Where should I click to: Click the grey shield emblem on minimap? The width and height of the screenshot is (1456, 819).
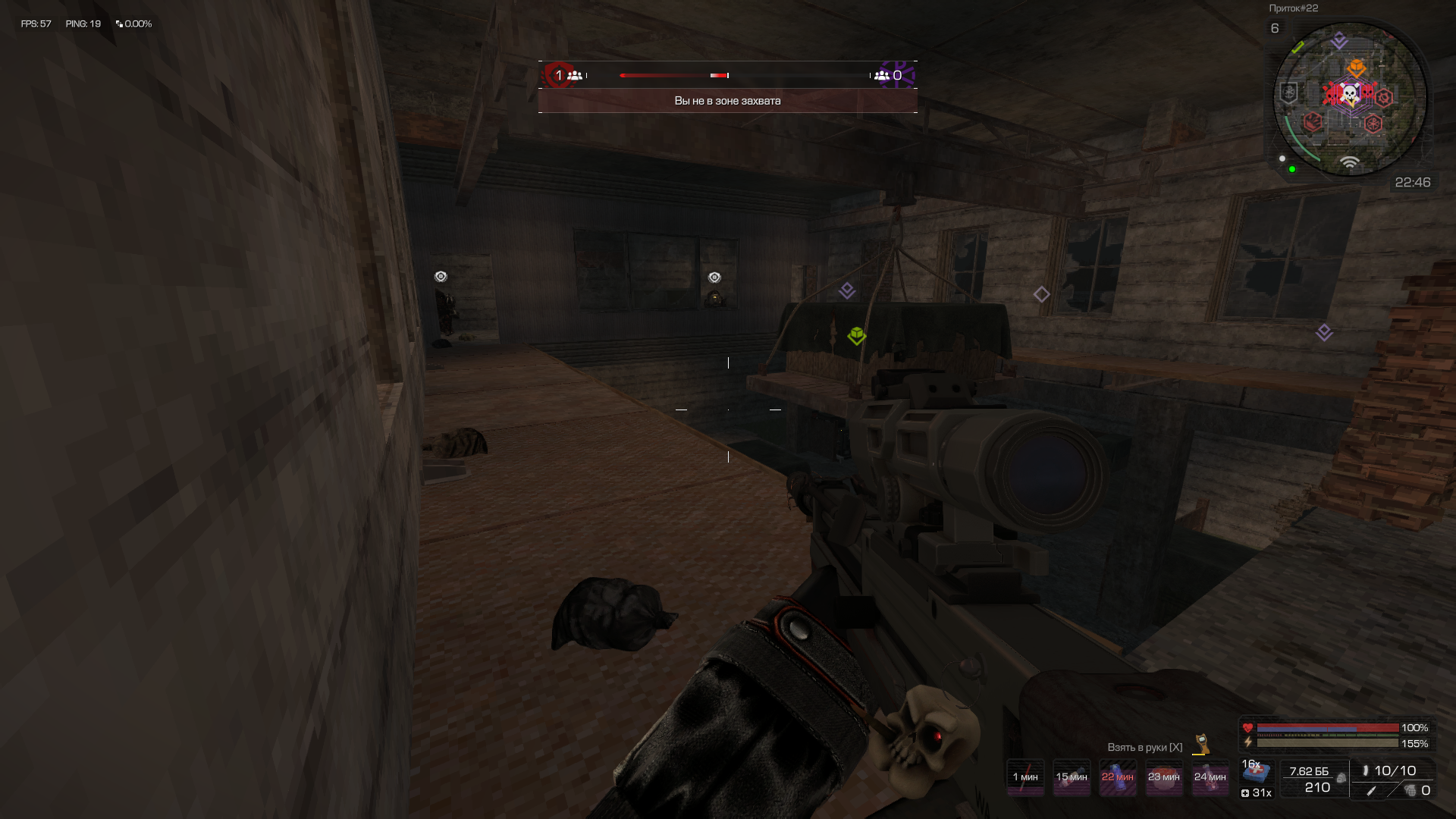pyautogui.click(x=1288, y=93)
